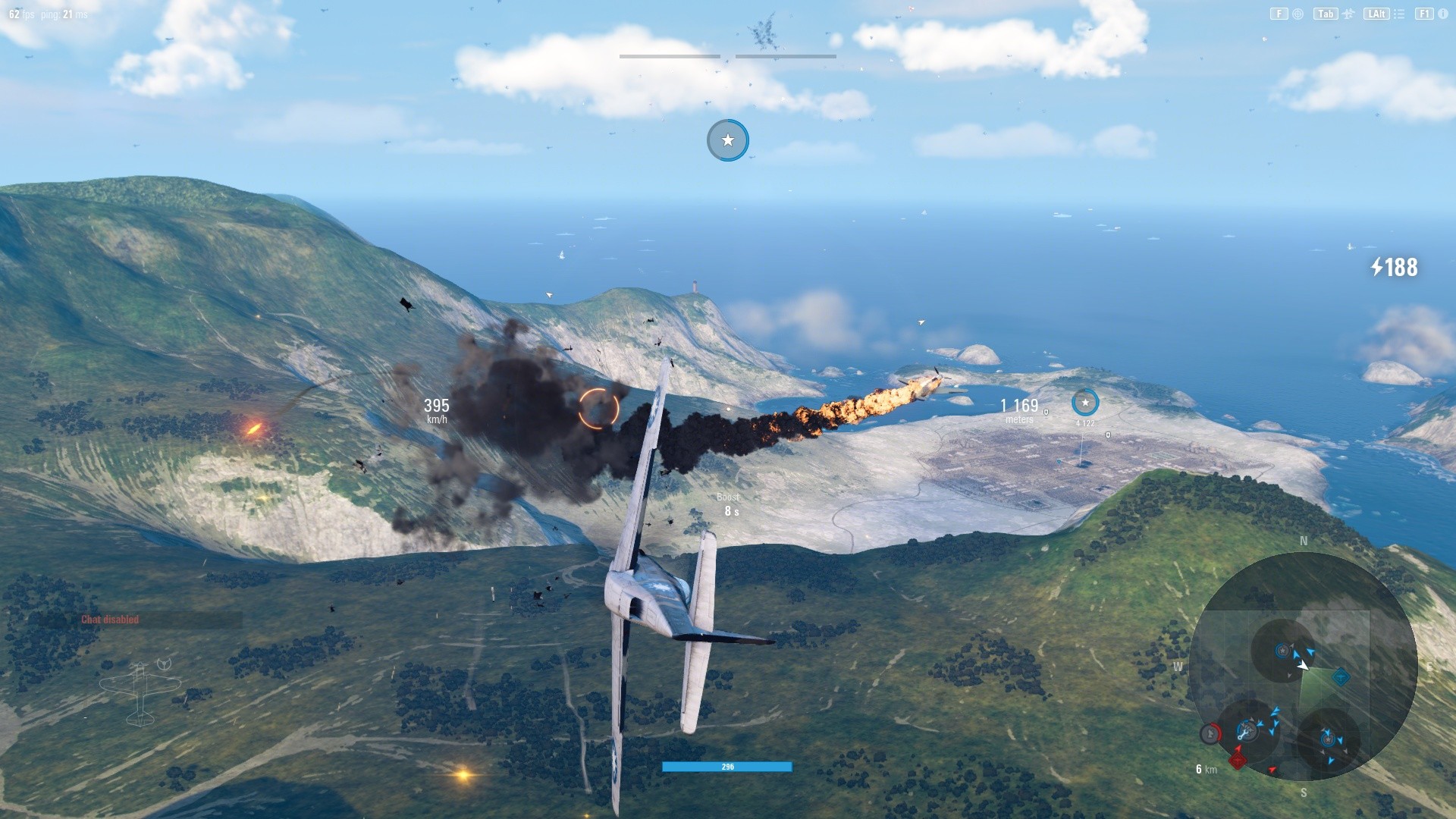Screen dimensions: 1456x819
Task: Click the Tab battle statistics plane icon
Action: [1348, 13]
